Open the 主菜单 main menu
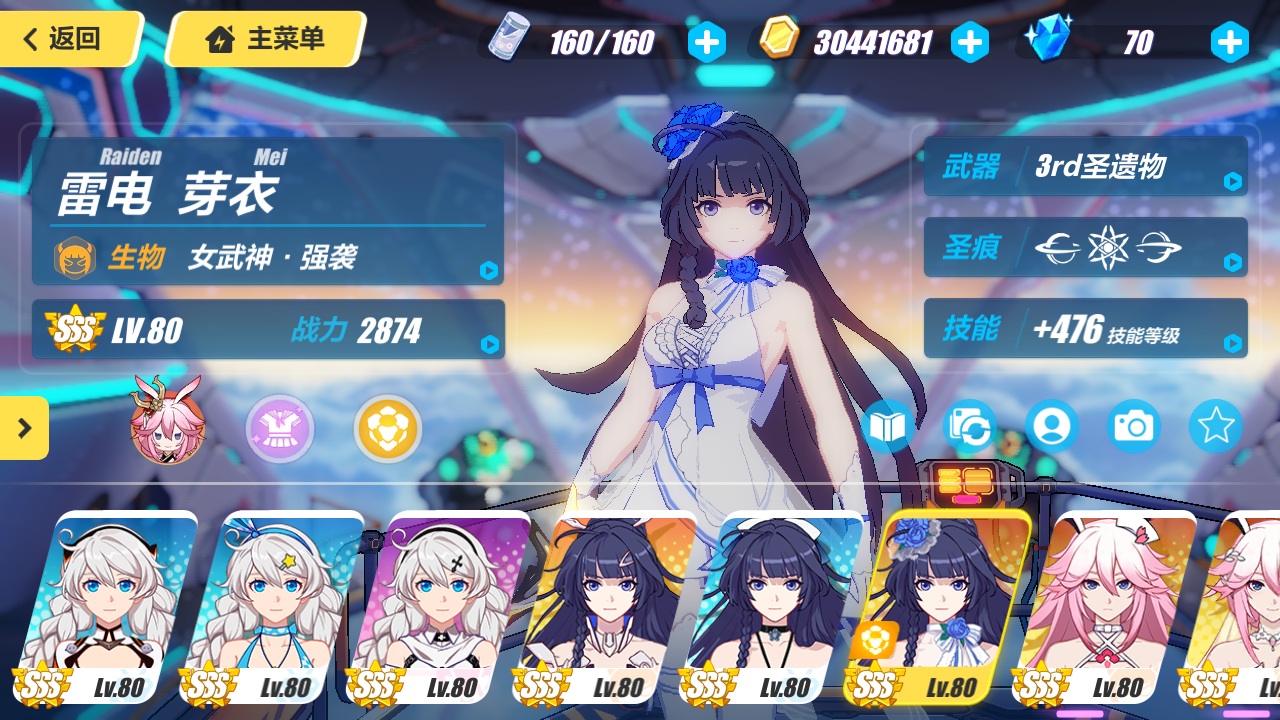 266,40
